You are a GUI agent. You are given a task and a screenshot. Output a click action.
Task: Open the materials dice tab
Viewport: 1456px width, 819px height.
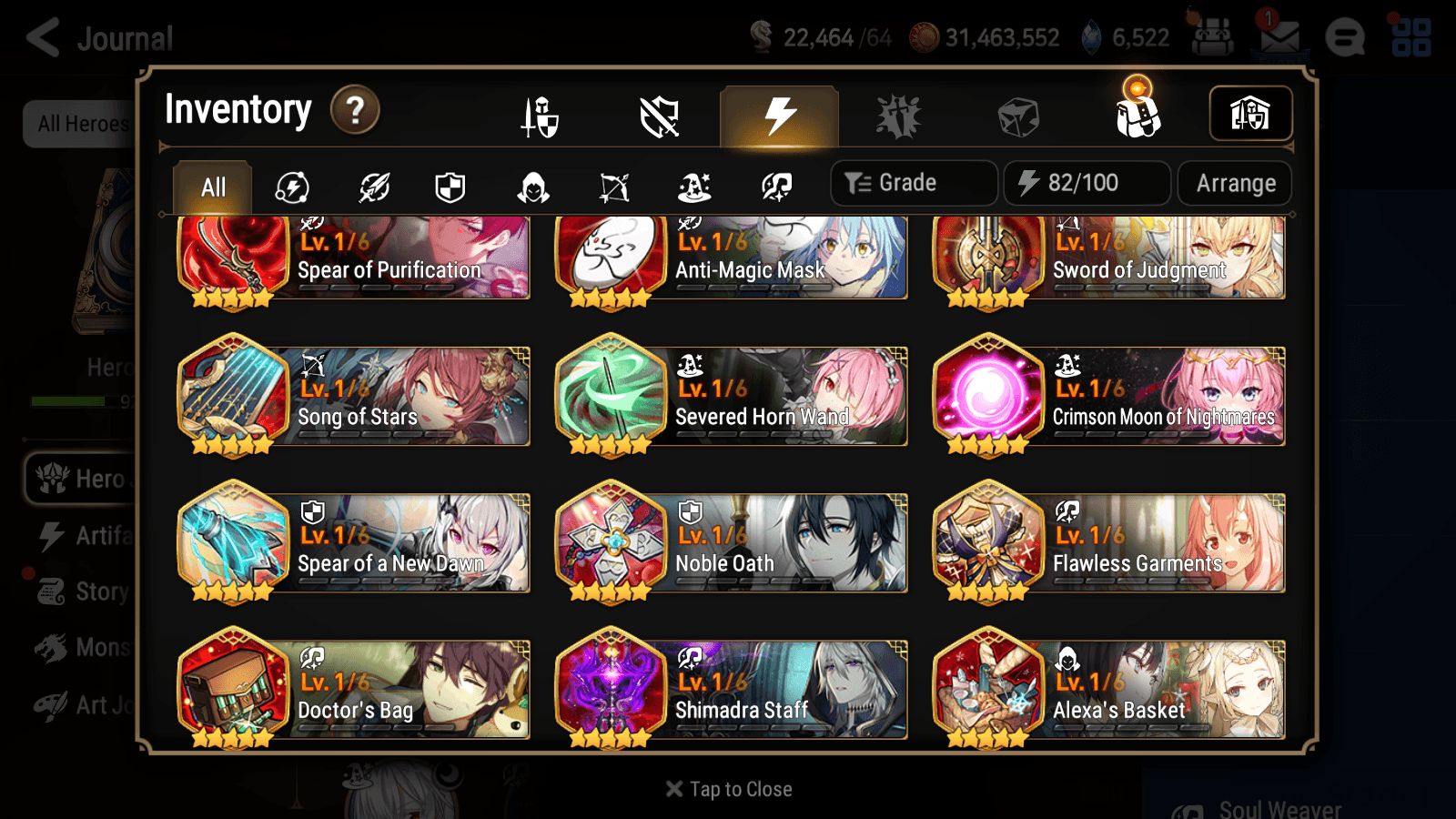coord(1016,116)
